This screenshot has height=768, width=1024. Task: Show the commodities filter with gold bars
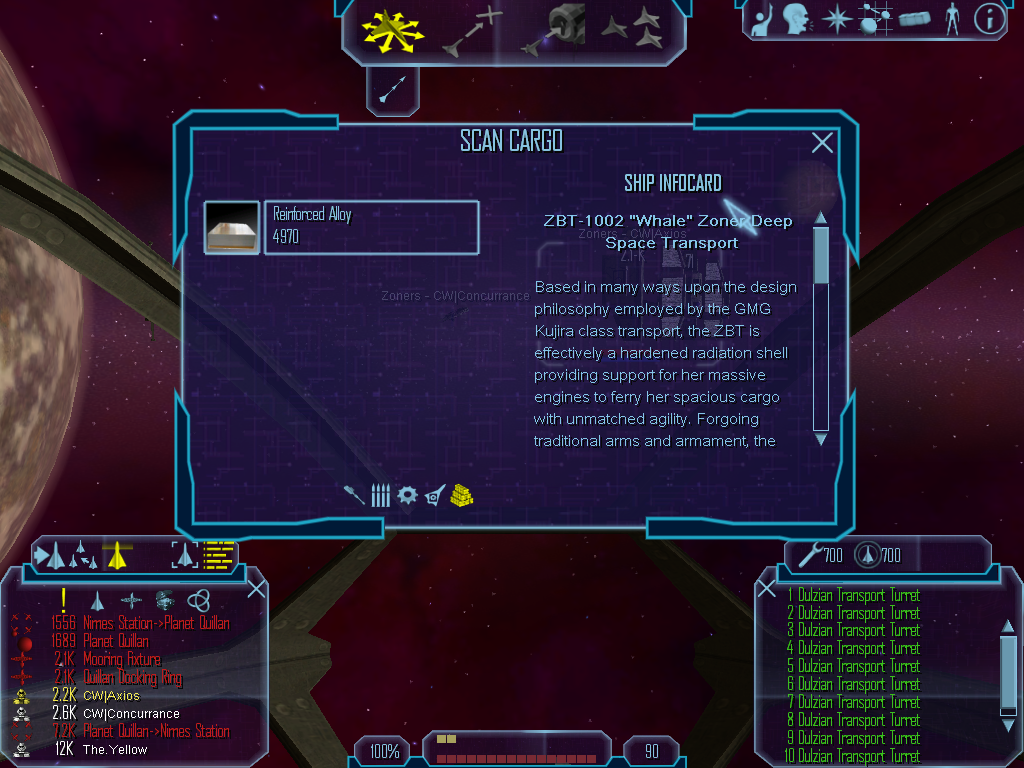[461, 495]
